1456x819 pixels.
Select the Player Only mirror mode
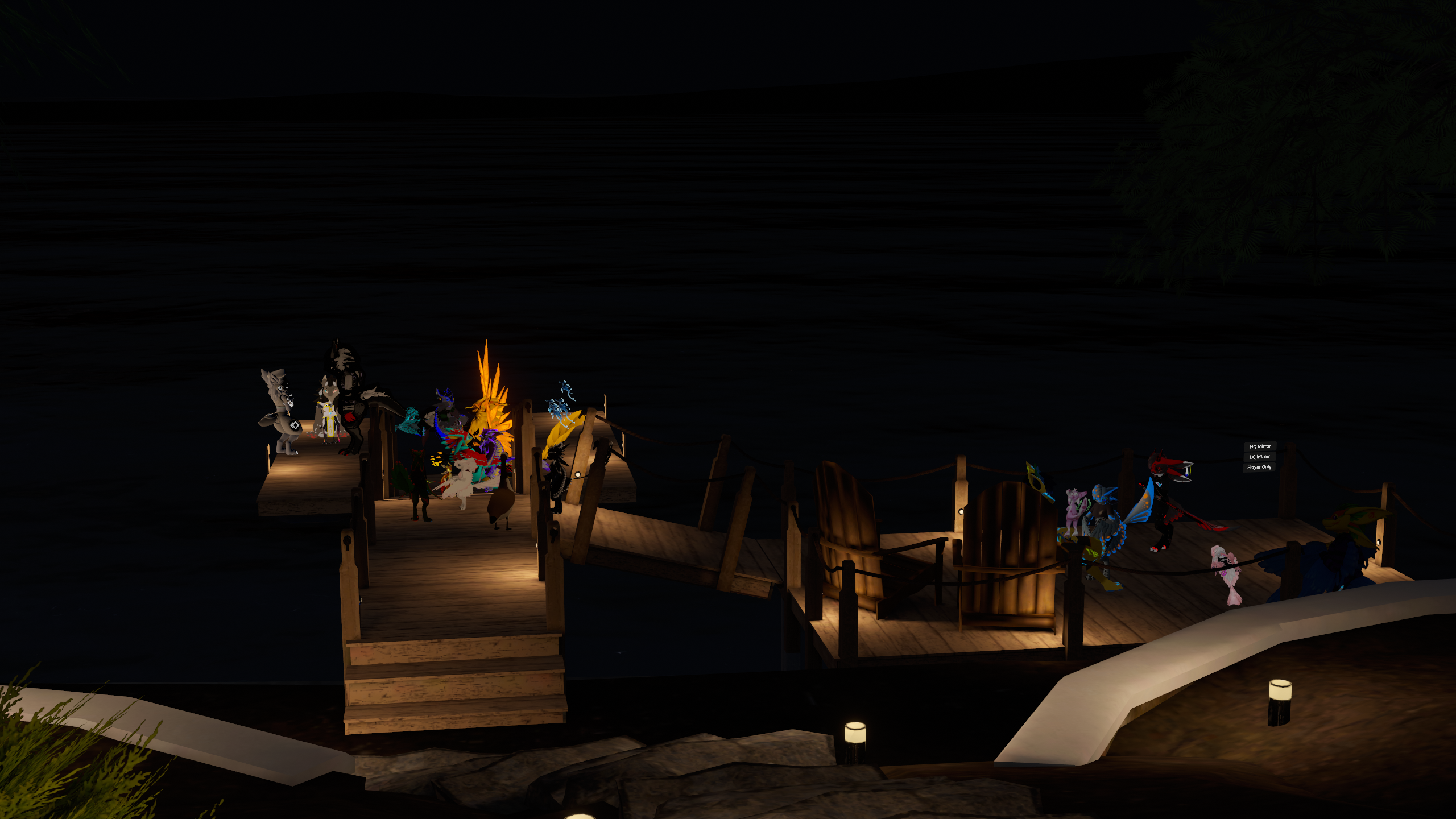pos(1259,467)
